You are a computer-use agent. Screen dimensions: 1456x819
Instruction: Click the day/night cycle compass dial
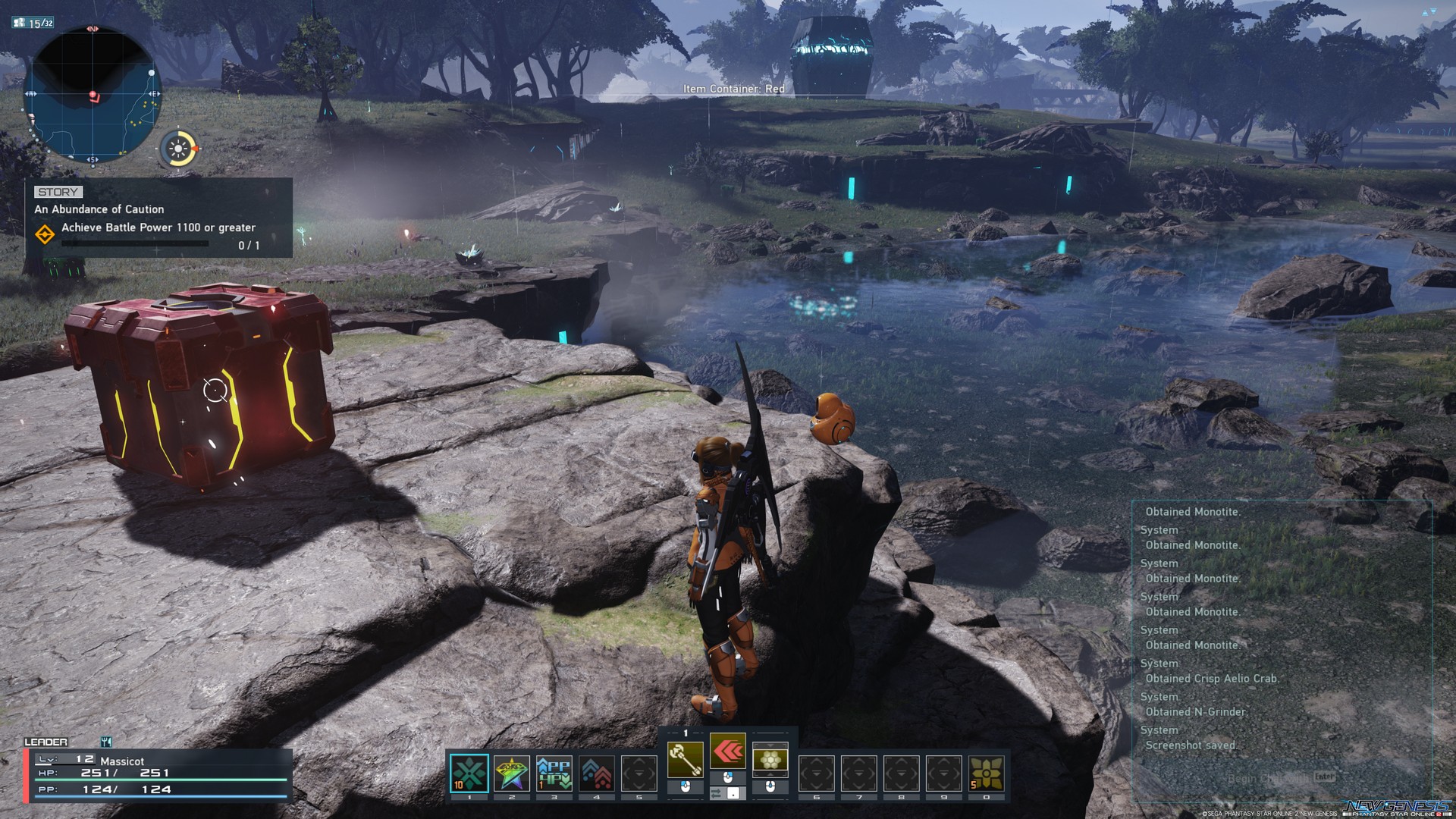178,149
